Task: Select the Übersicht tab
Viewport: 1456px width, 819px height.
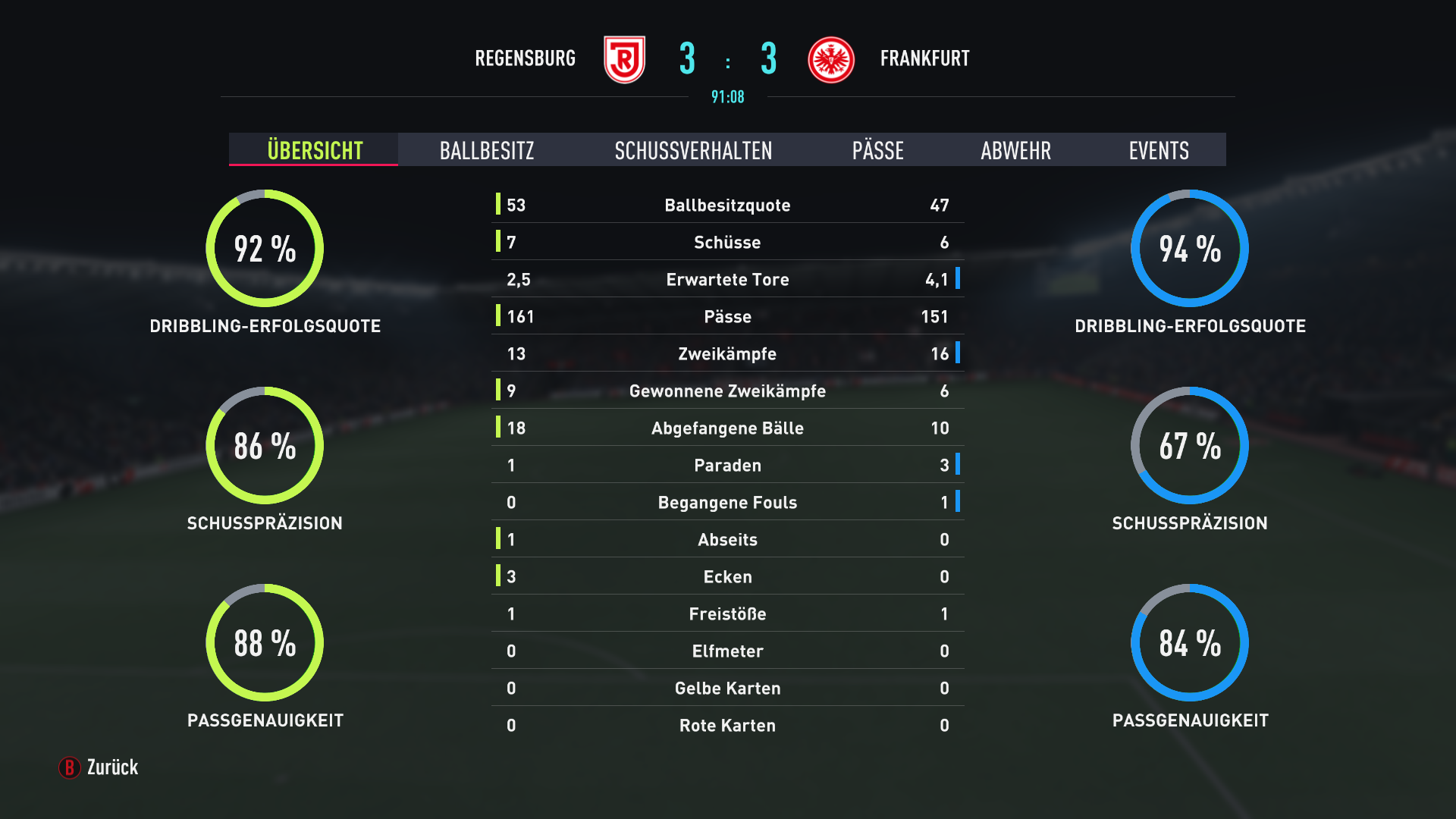Action: point(315,150)
